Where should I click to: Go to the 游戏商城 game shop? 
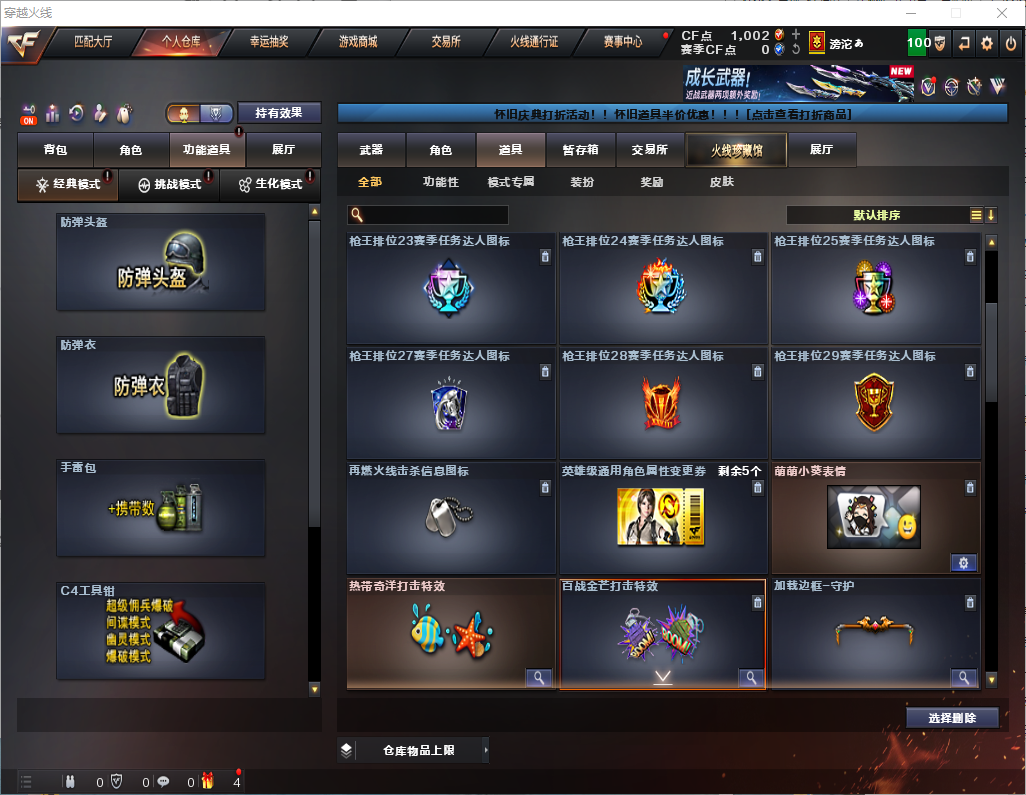pyautogui.click(x=357, y=42)
